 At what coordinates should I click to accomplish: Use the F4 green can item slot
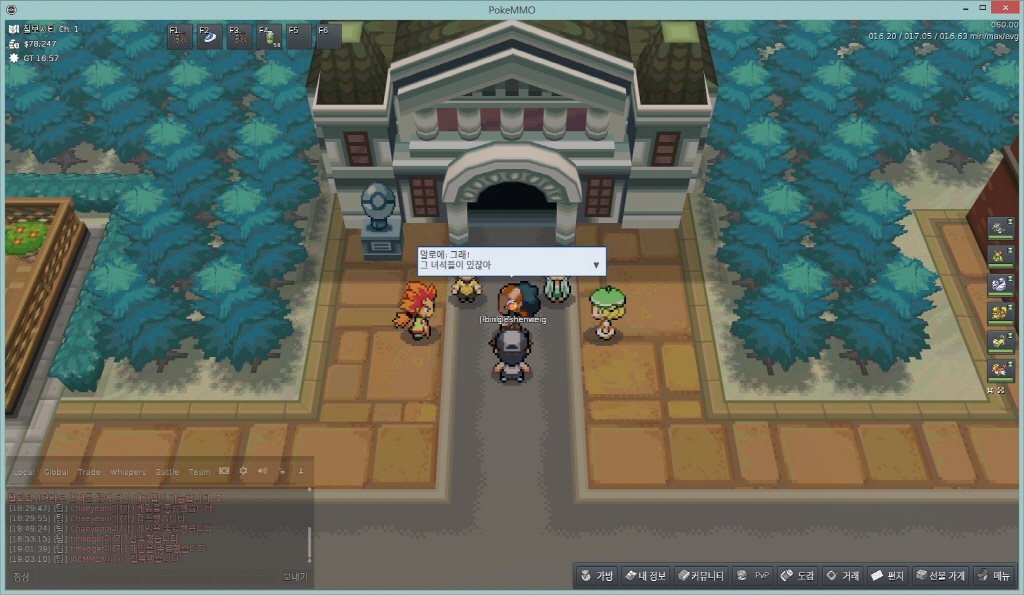pos(270,37)
